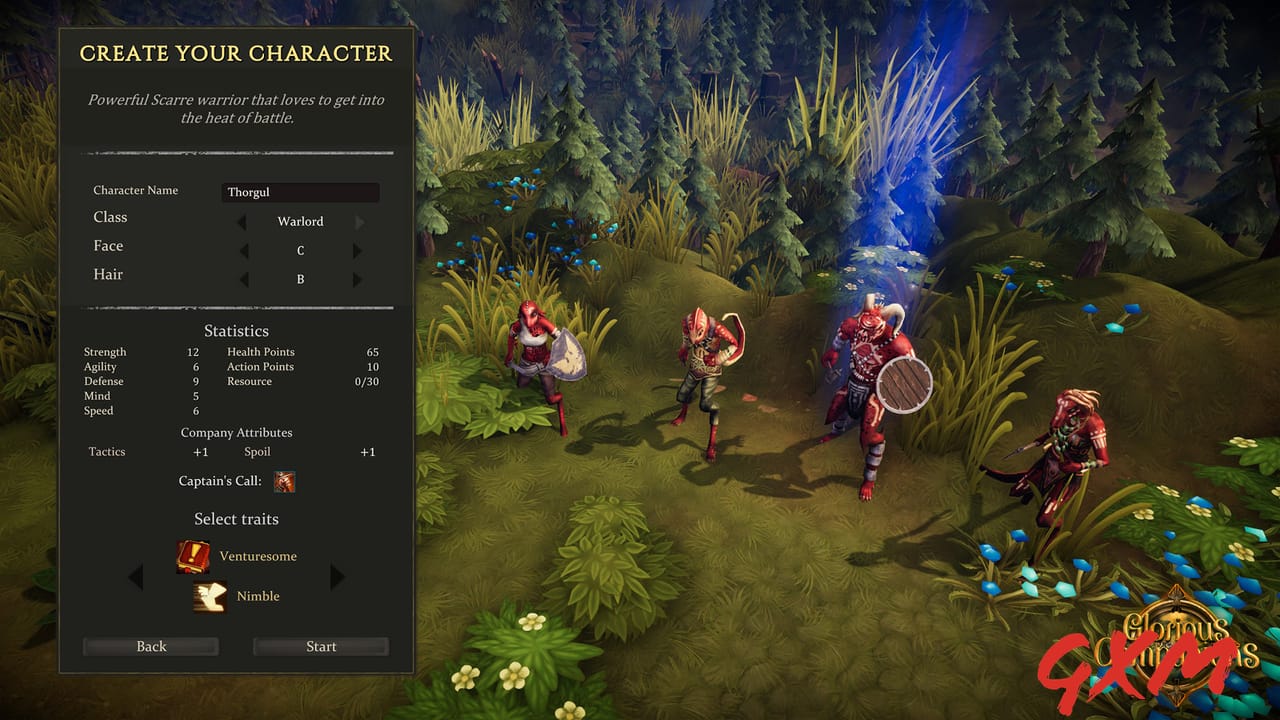Image resolution: width=1280 pixels, height=720 pixels.
Task: Edit the Character Name field showing Thorgul
Action: pos(300,192)
